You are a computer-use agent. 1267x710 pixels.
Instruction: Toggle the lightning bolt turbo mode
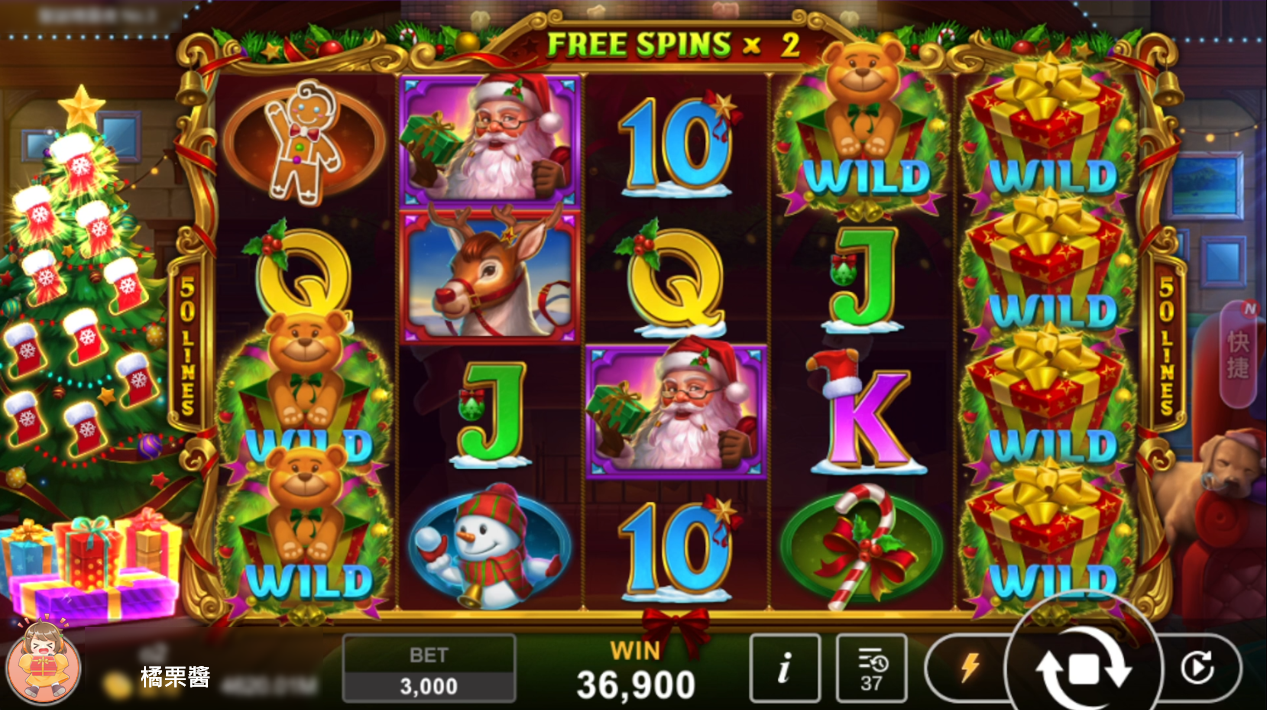[x=969, y=668]
